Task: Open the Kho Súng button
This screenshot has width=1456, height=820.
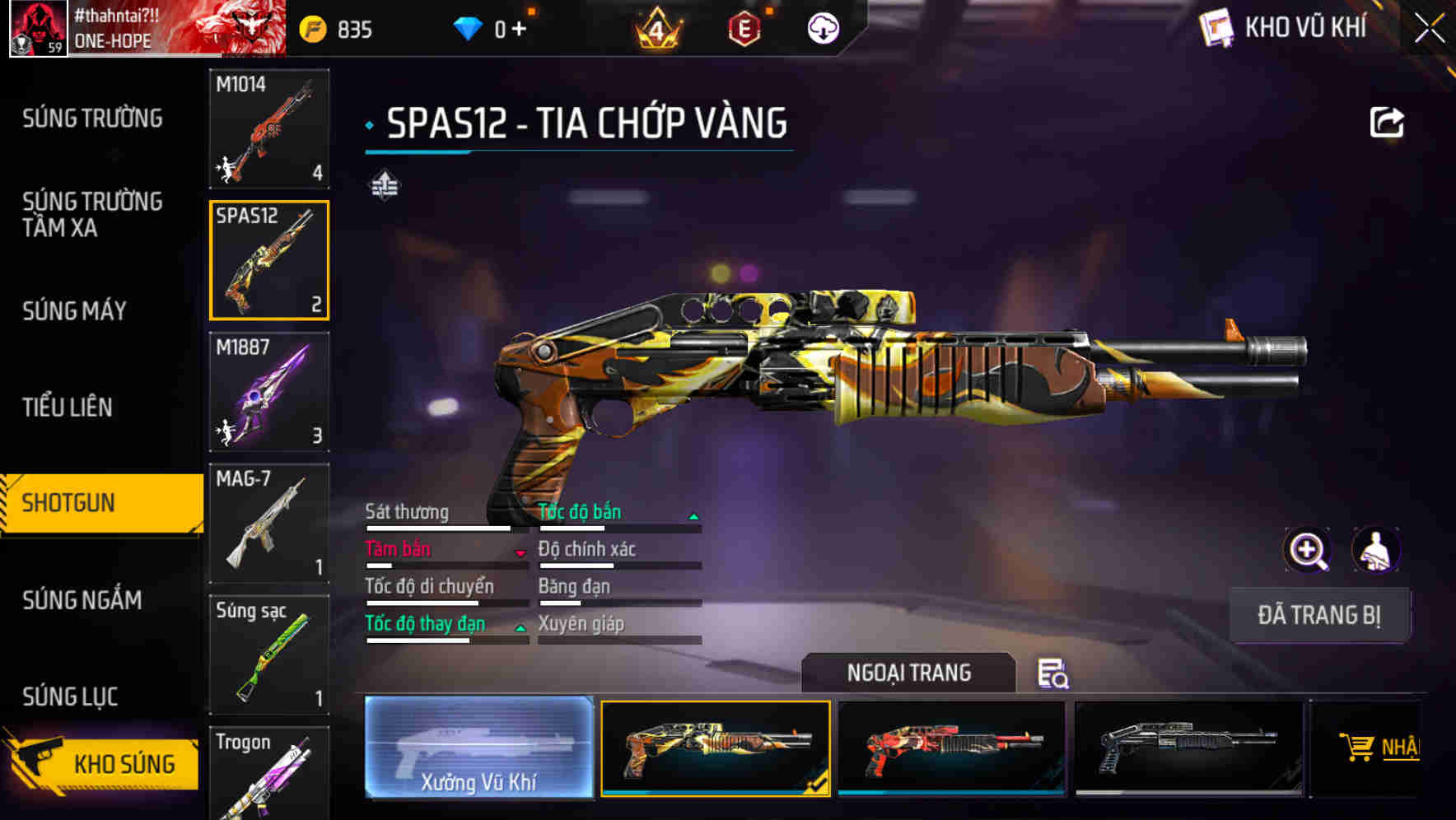Action: tap(103, 763)
